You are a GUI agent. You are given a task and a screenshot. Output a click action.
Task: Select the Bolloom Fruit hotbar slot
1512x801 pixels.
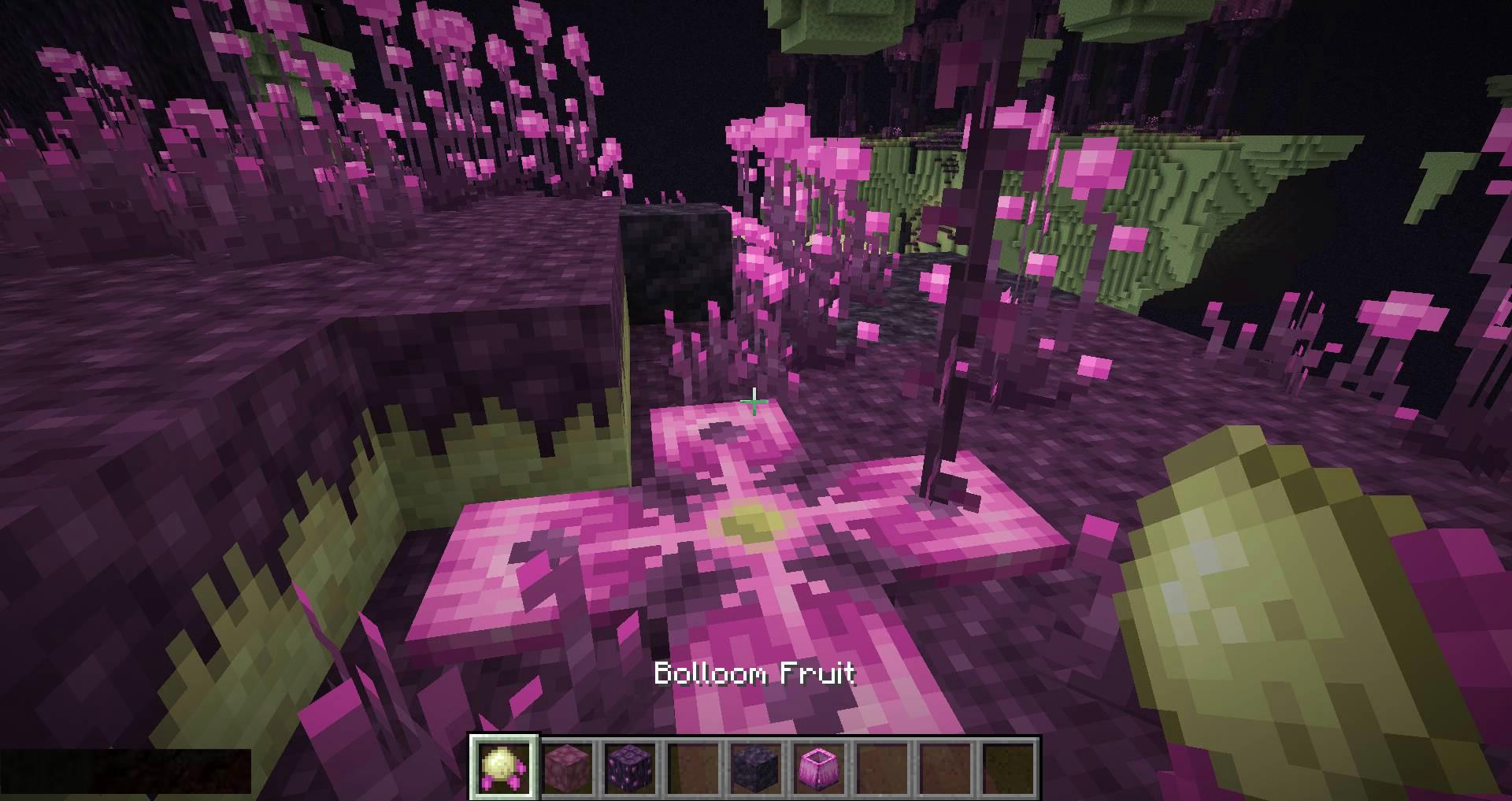(x=504, y=768)
